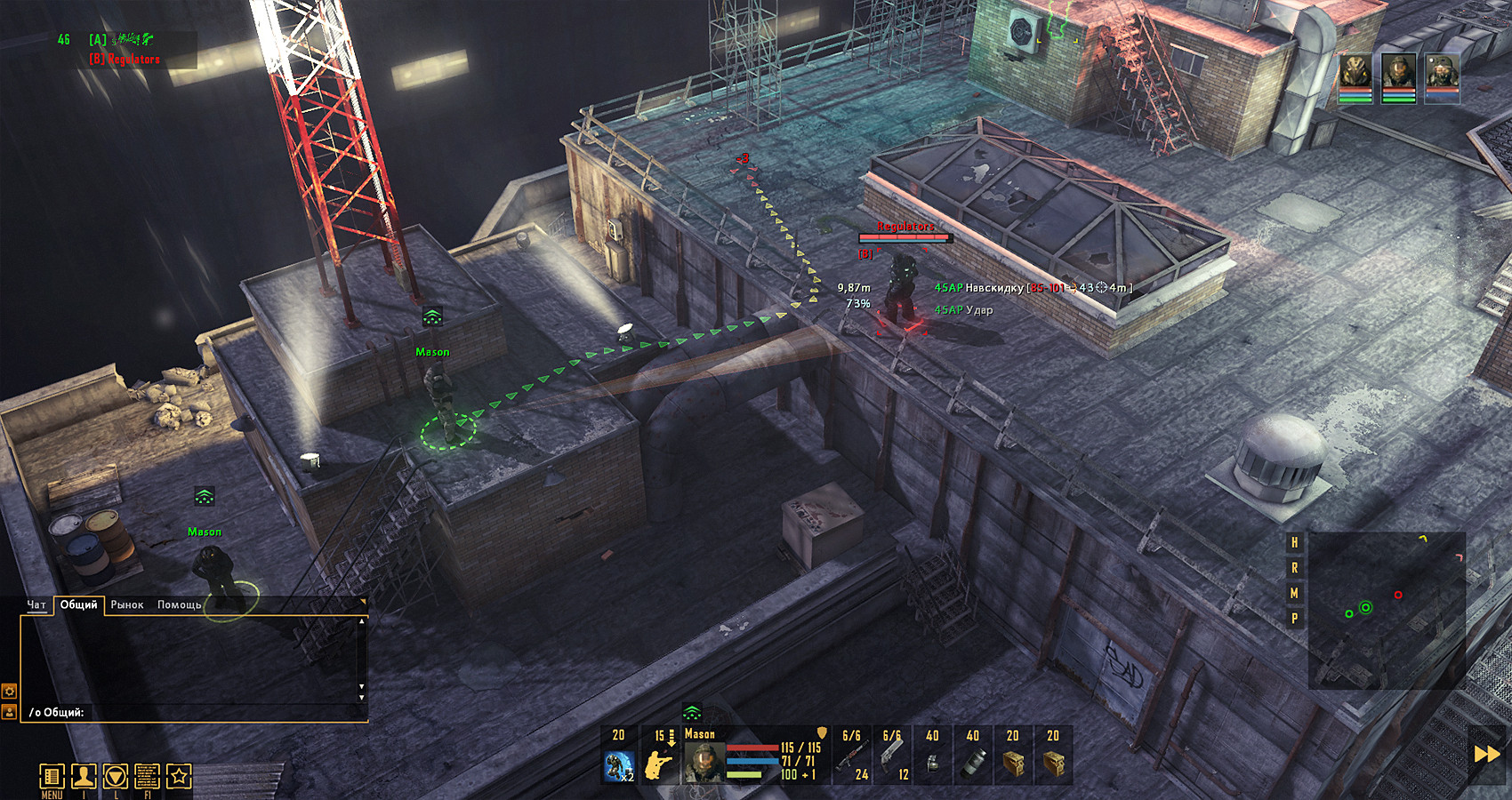The image size is (1512, 800).
Task: Open the help icon labeled F1
Action: coord(148,776)
